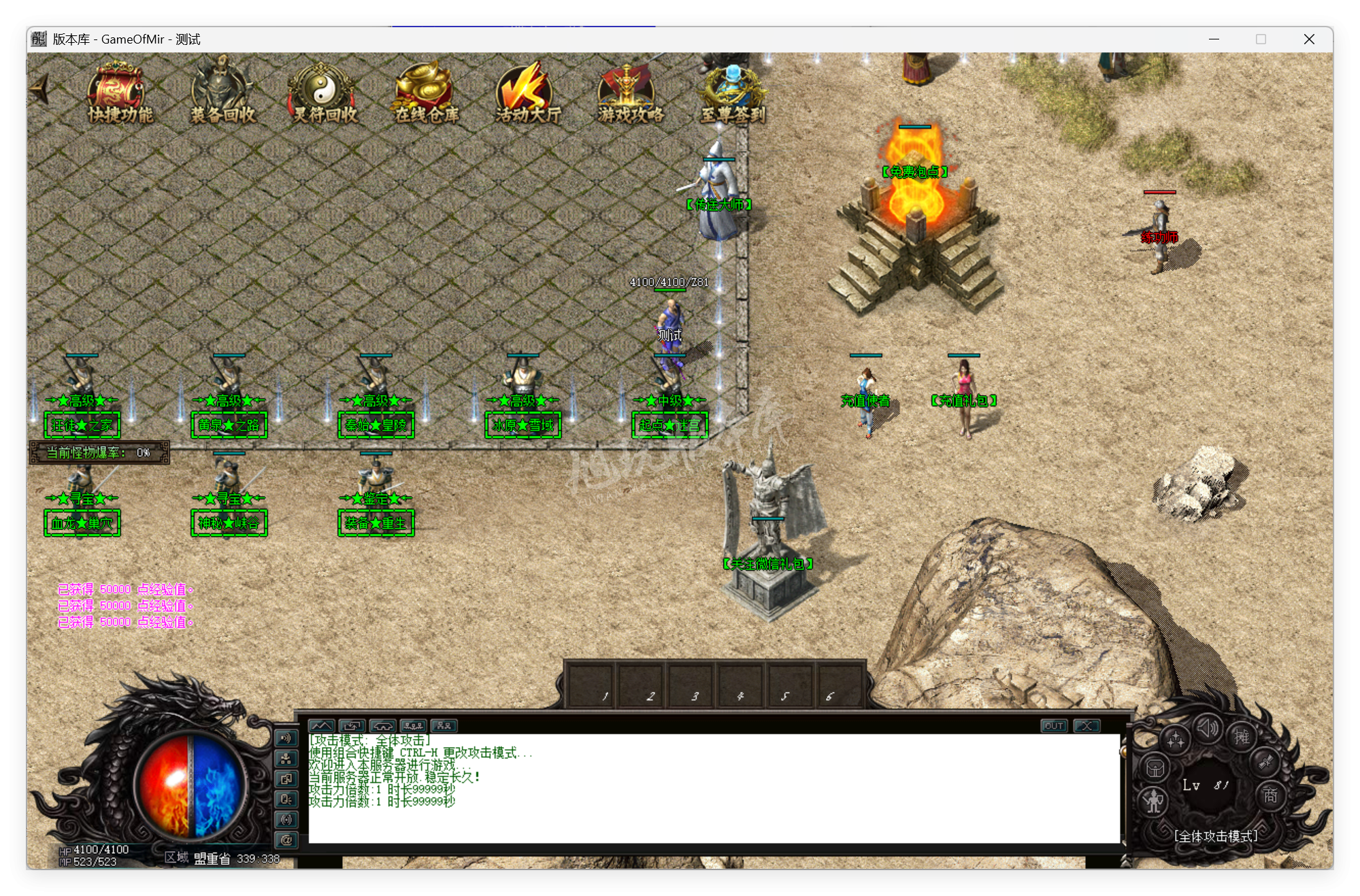Collapse chat window using the X control
Image resolution: width=1360 pixels, height=896 pixels.
coord(1087,726)
